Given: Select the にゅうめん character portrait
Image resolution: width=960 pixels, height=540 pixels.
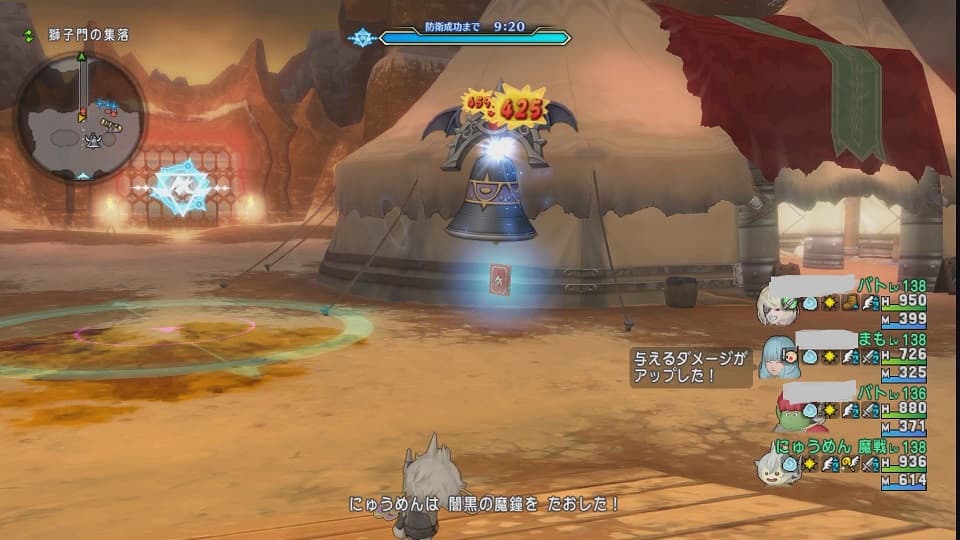Looking at the screenshot, I should coord(773,464).
